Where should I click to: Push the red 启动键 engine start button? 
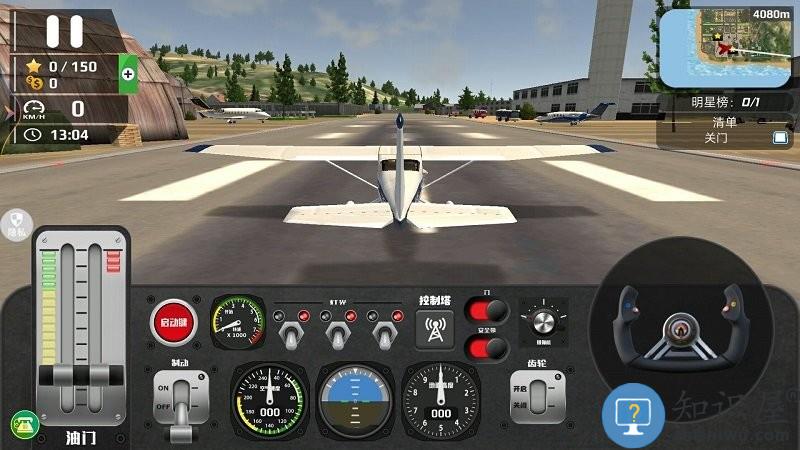(173, 321)
